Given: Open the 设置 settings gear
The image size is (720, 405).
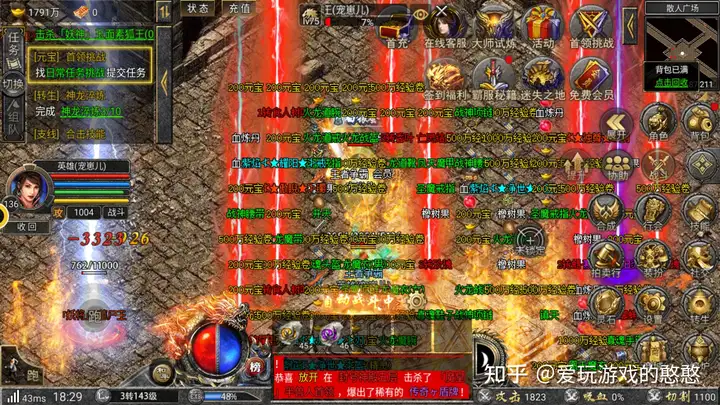Looking at the screenshot, I should (x=652, y=301).
